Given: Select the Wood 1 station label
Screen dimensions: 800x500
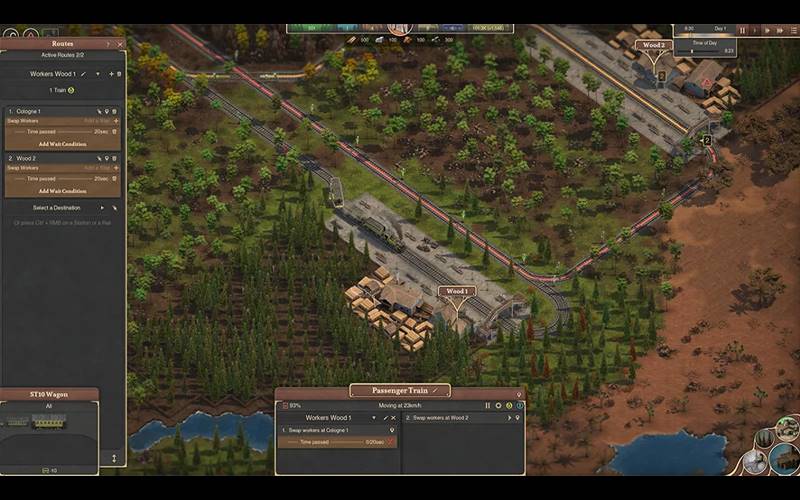Looking at the screenshot, I should (457, 291).
